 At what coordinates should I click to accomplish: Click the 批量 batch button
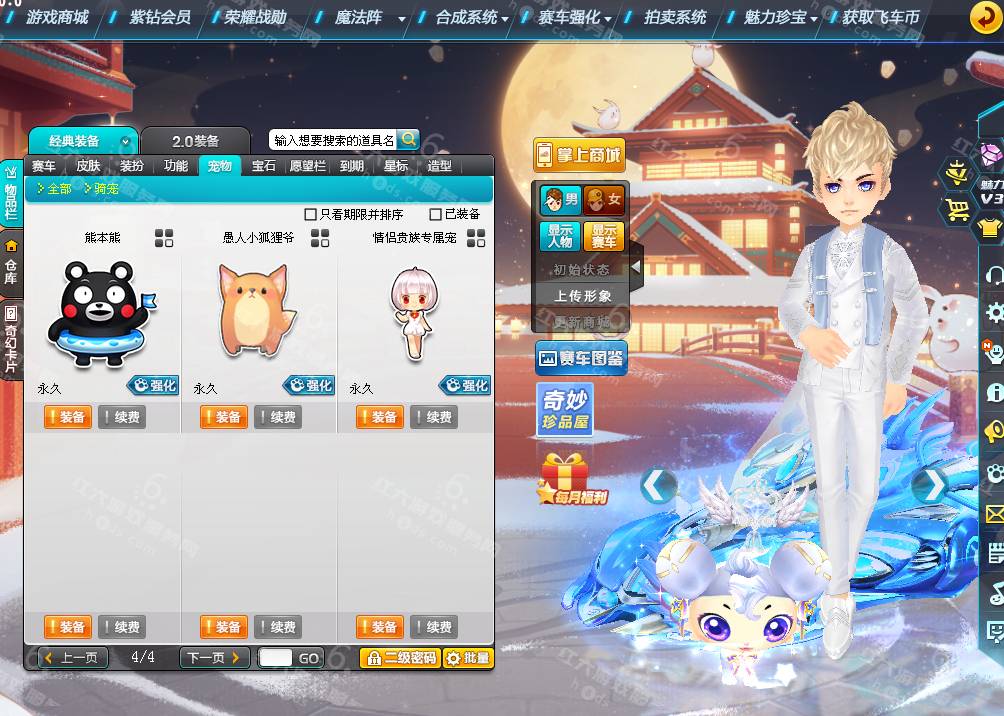click(x=468, y=658)
